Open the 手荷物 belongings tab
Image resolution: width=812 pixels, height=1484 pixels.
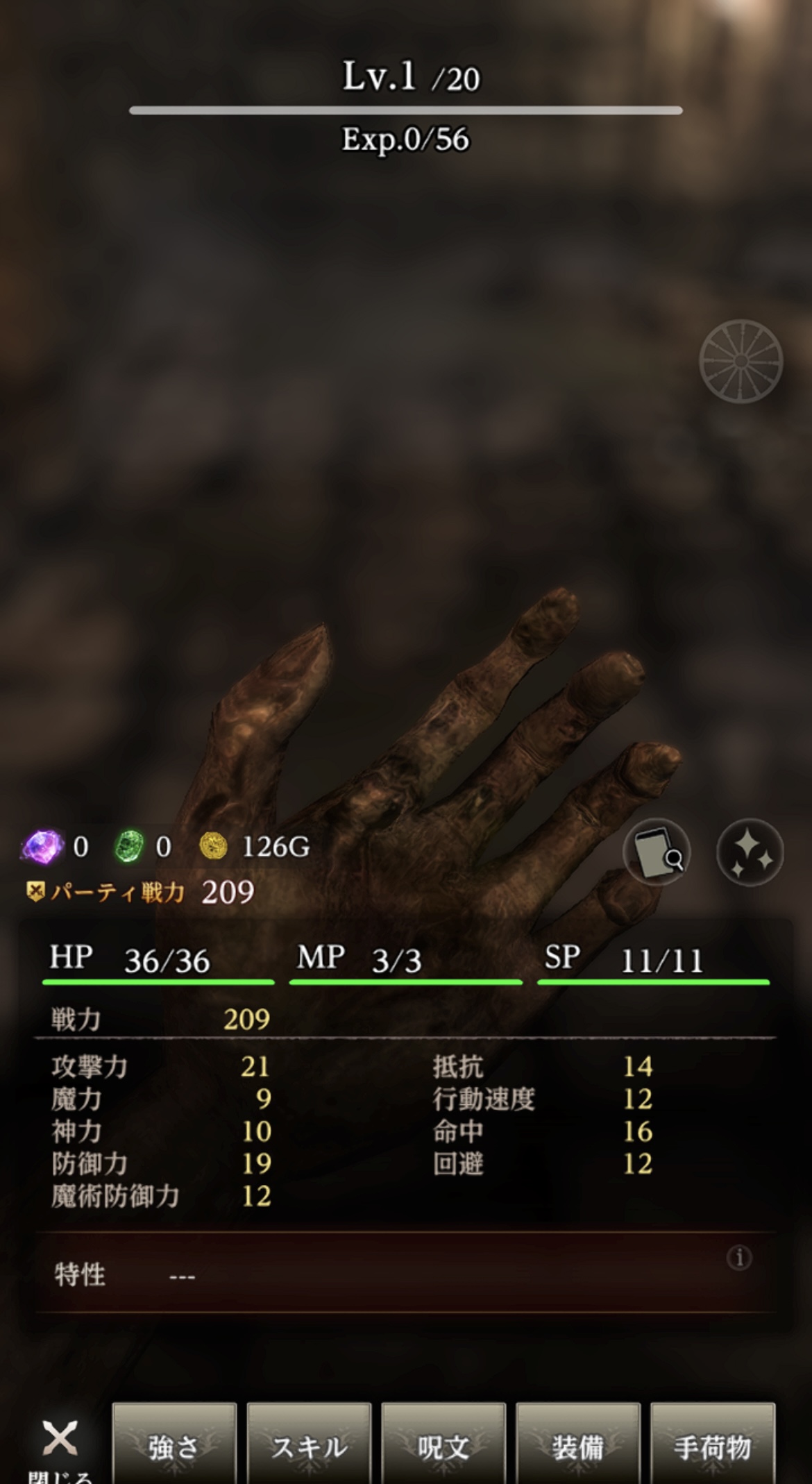[x=713, y=1447]
